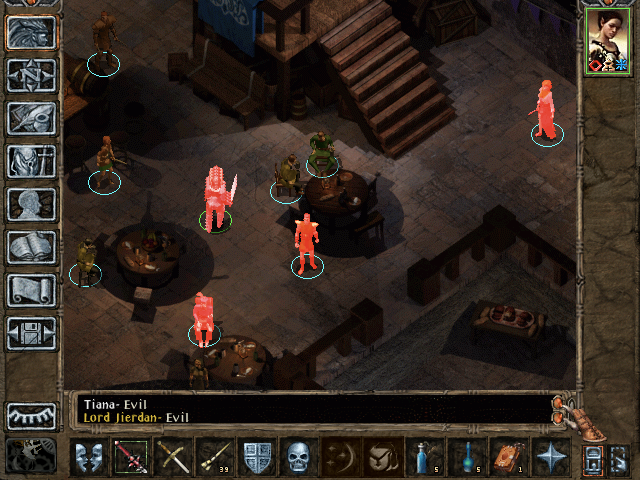Select the character portrait
The image size is (640, 480).
click(x=608, y=42)
